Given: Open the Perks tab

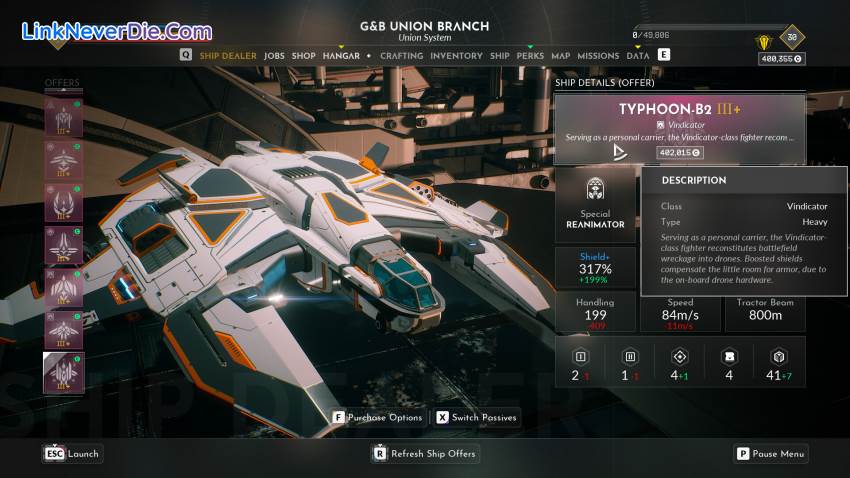Looking at the screenshot, I should click(x=530, y=56).
